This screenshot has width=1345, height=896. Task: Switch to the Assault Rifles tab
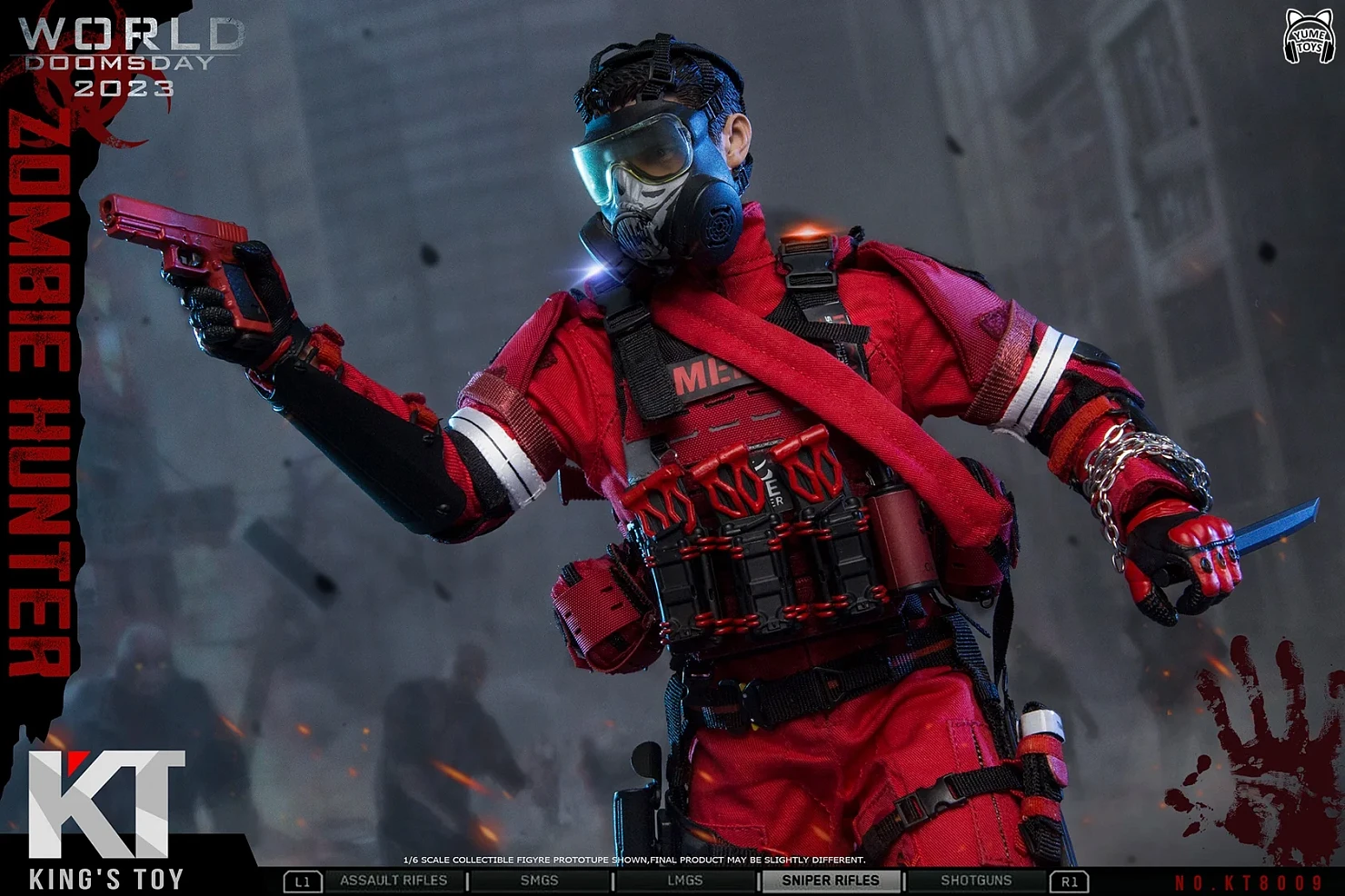point(394,881)
